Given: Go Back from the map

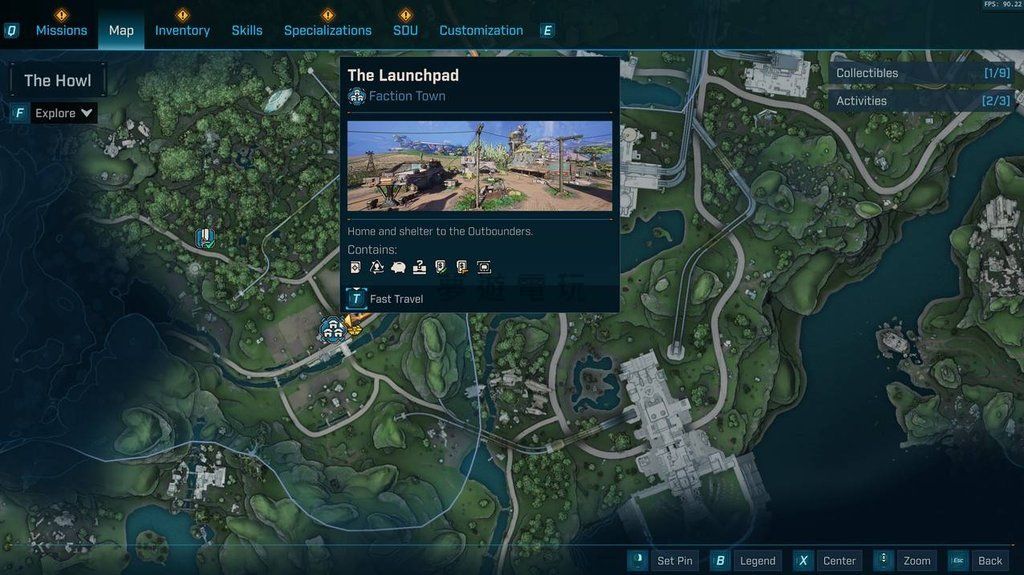Looking at the screenshot, I should [978, 561].
